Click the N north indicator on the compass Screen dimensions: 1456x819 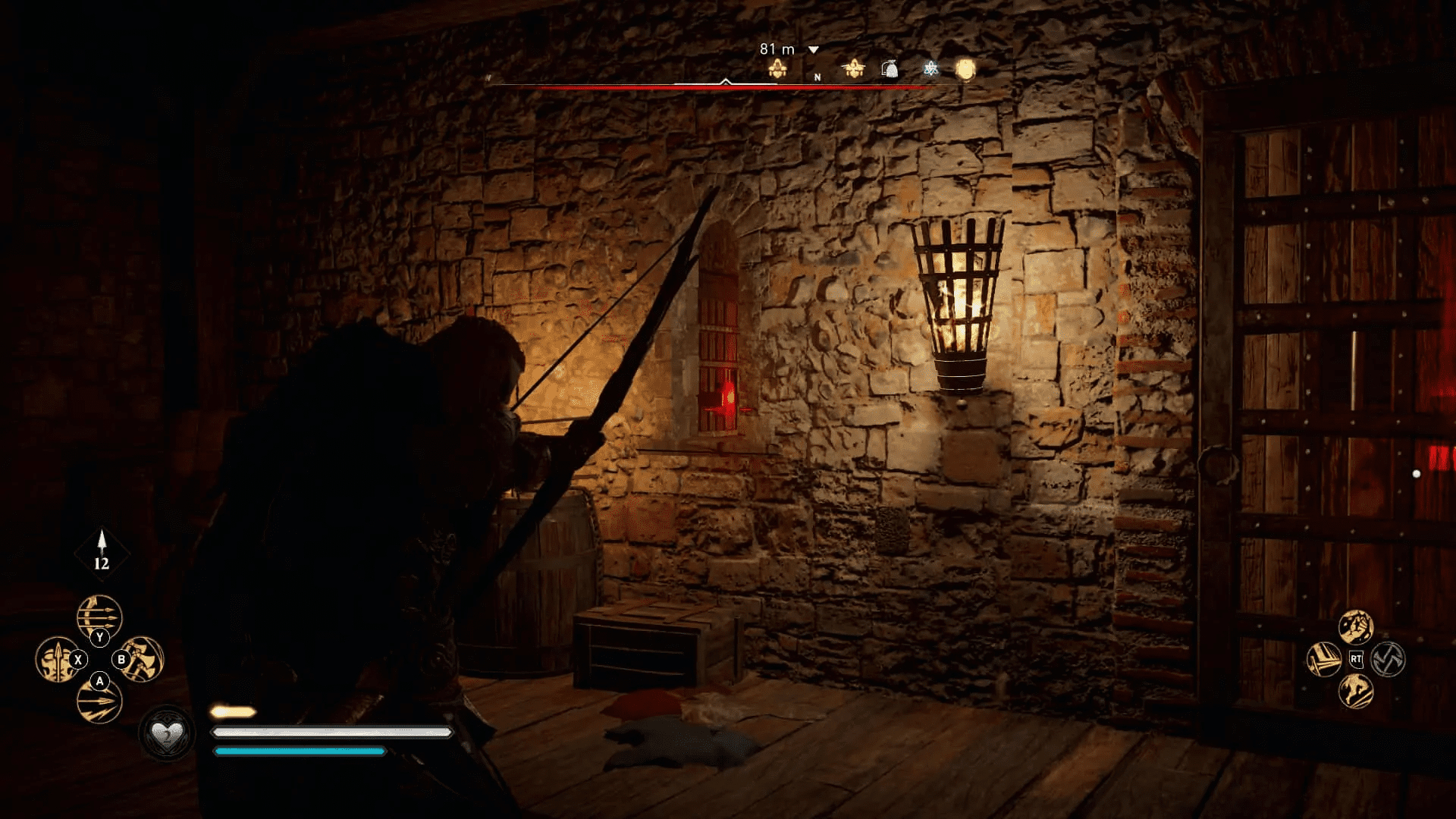click(x=817, y=77)
